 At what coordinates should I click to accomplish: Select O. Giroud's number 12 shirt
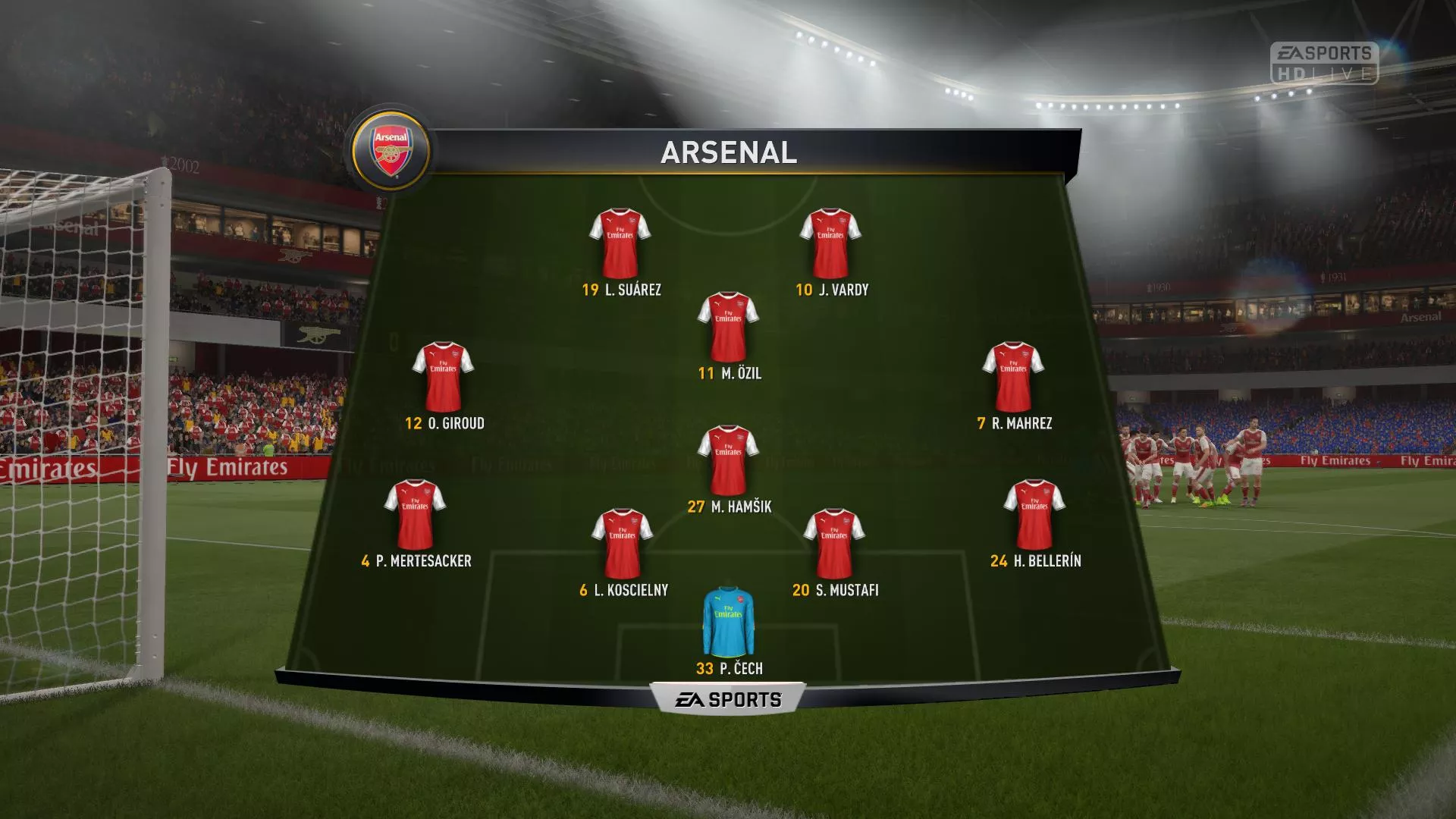[443, 378]
